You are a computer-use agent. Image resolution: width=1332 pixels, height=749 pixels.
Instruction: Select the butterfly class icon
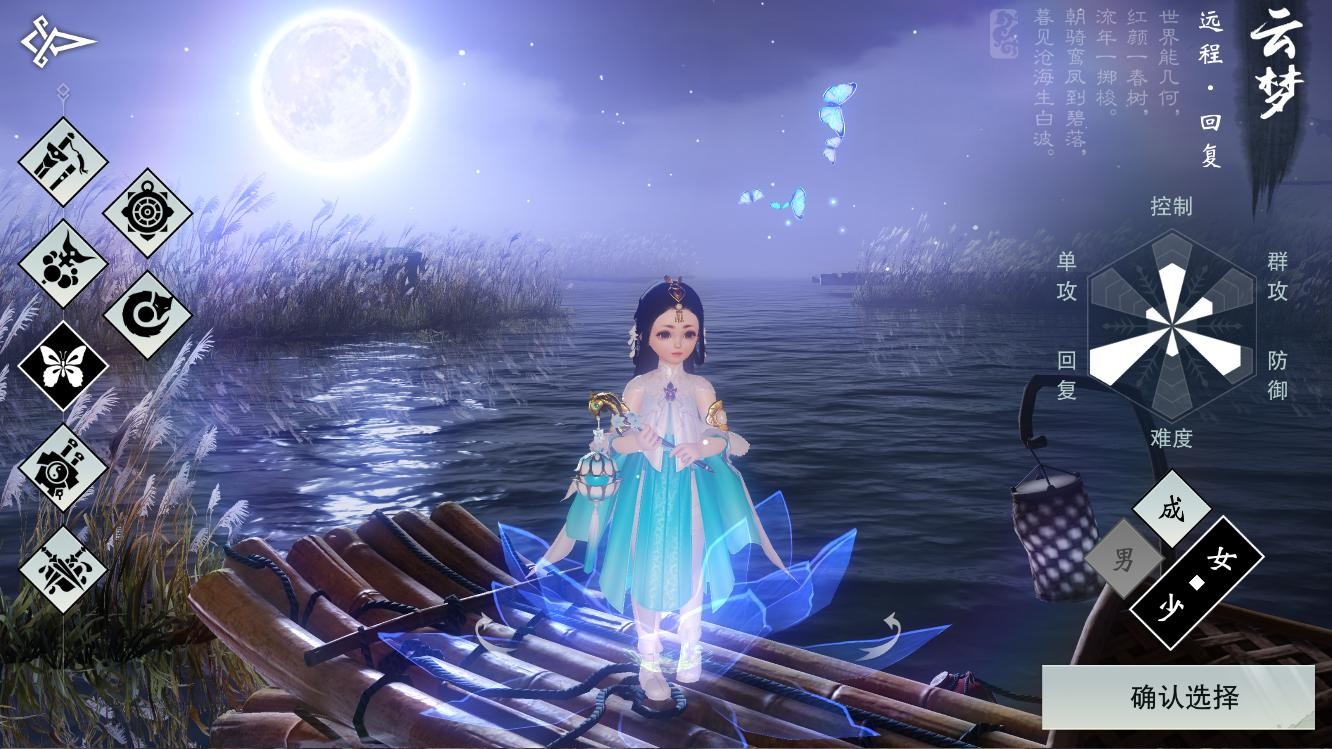click(x=63, y=365)
